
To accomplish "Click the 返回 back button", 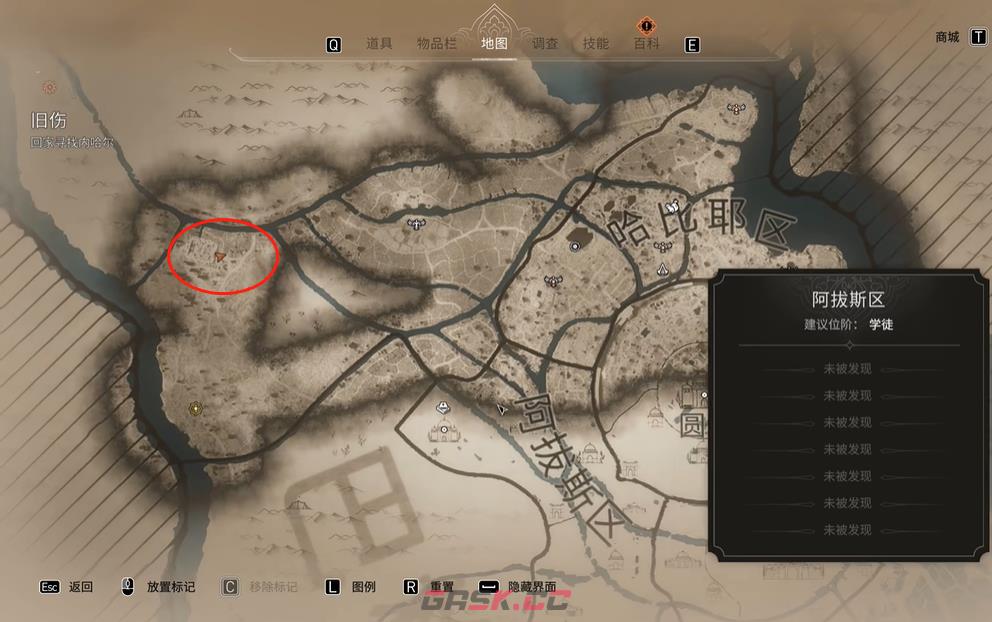I will tap(80, 587).
